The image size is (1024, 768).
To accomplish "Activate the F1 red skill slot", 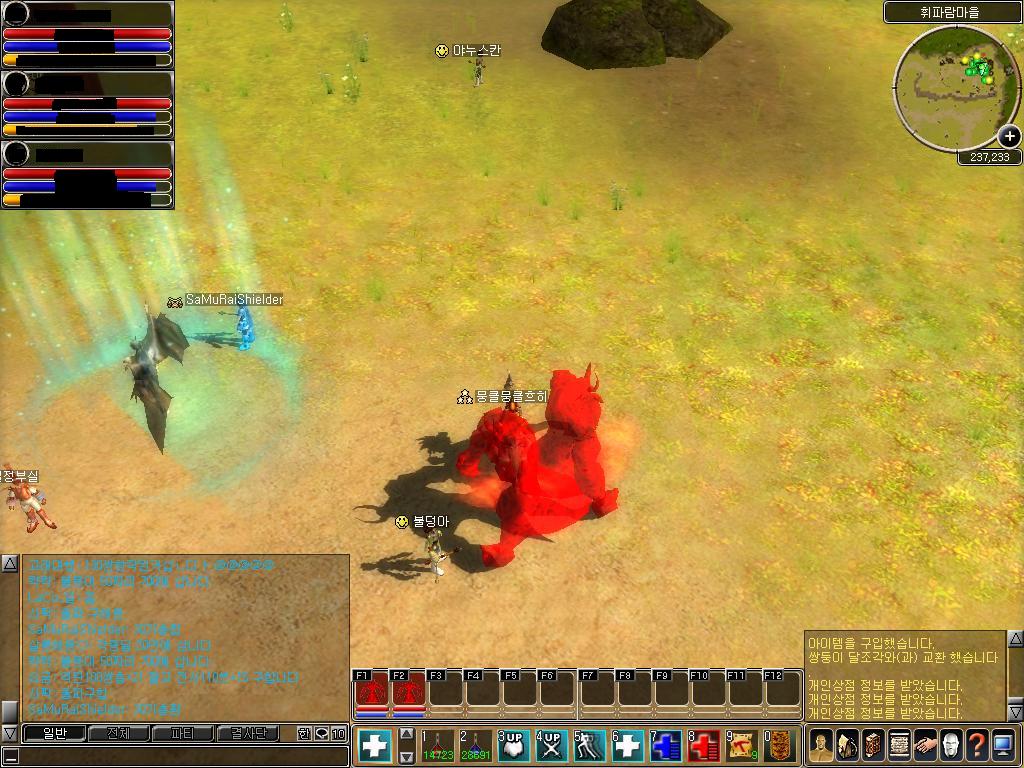I will coord(371,691).
